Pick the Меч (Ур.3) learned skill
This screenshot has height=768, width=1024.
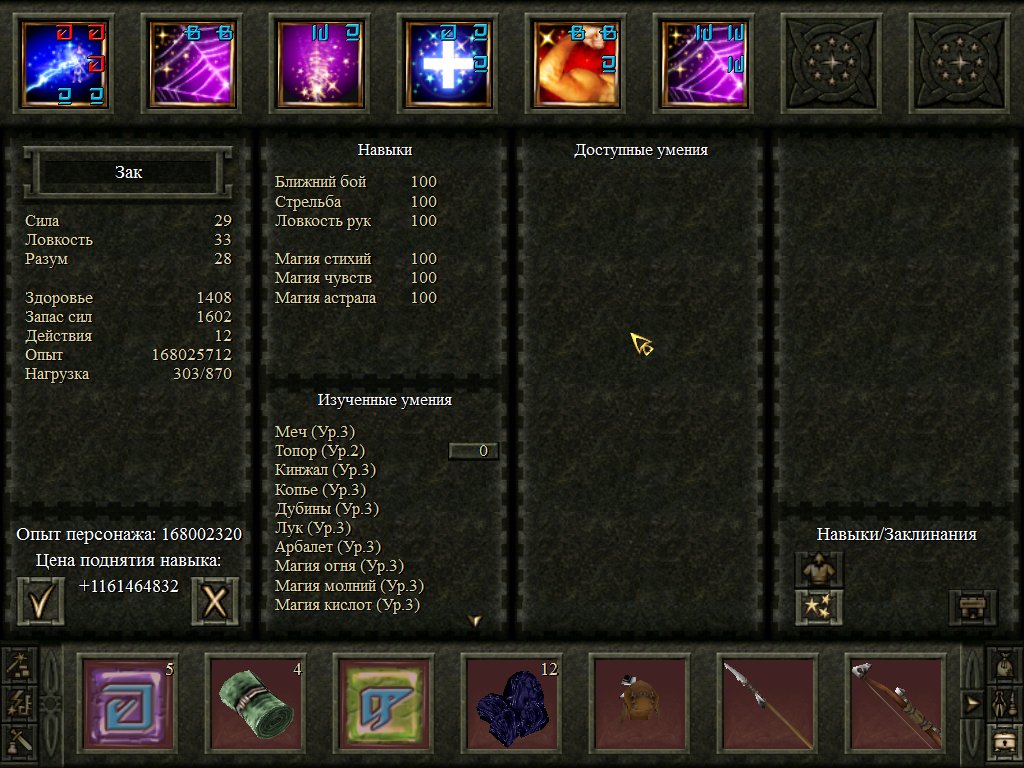(x=314, y=432)
